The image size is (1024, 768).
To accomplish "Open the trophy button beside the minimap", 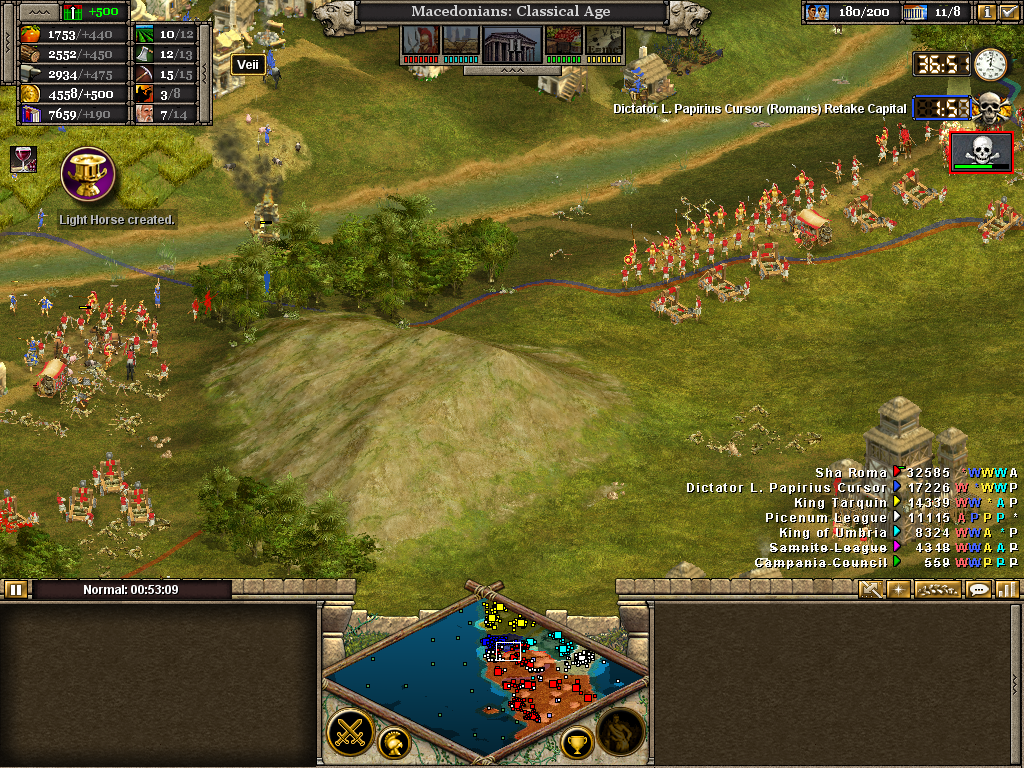I will click(x=576, y=742).
